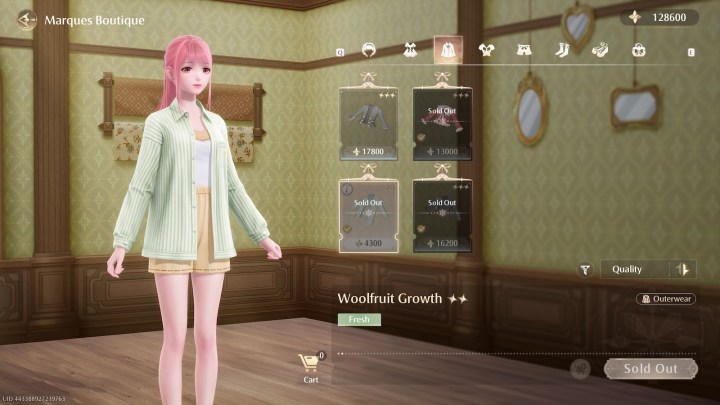Switch to the hair category tab
This screenshot has width=720, height=405.
369,49
